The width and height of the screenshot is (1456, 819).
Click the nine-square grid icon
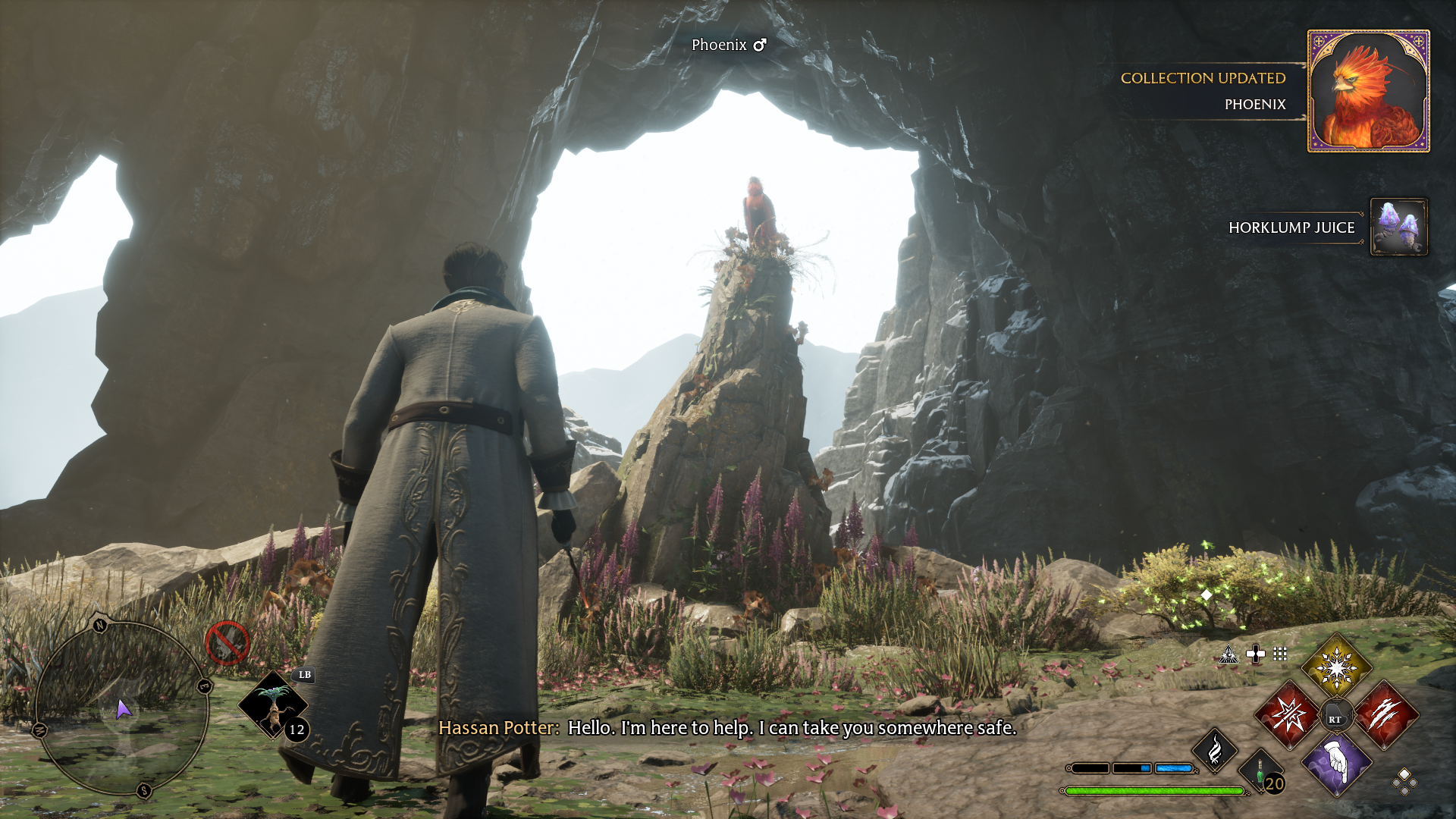[1280, 654]
